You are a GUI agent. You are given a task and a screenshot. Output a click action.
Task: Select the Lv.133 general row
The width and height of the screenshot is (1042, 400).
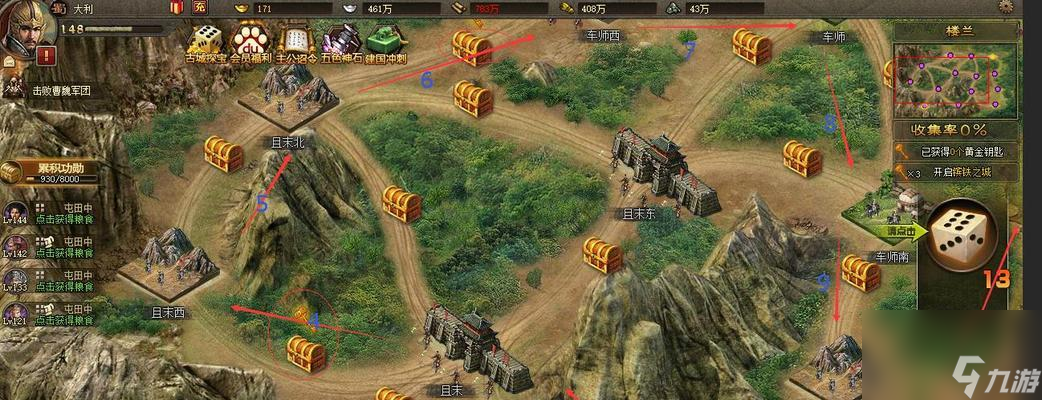click(x=52, y=281)
